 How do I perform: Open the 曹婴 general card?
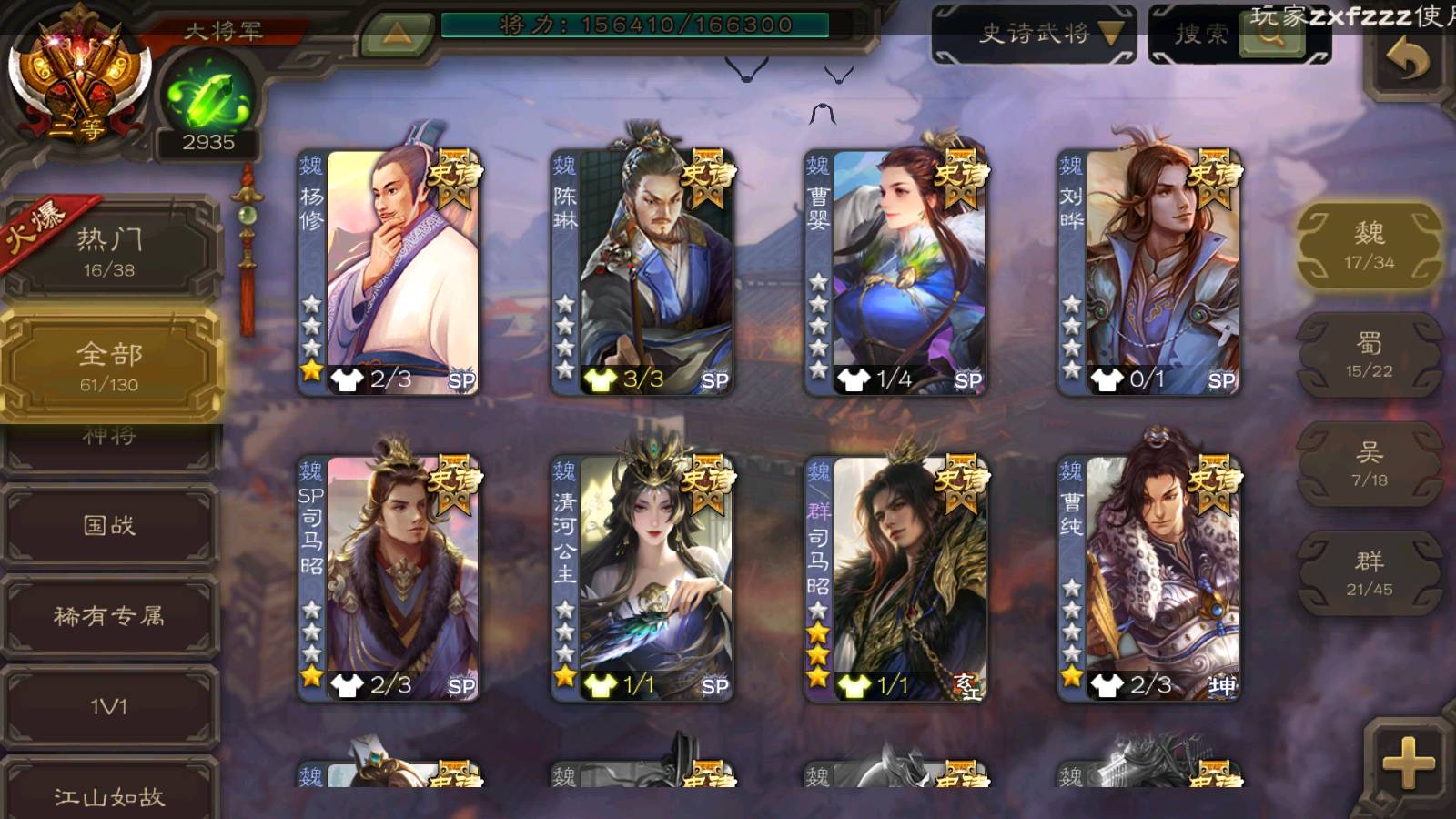(895, 272)
